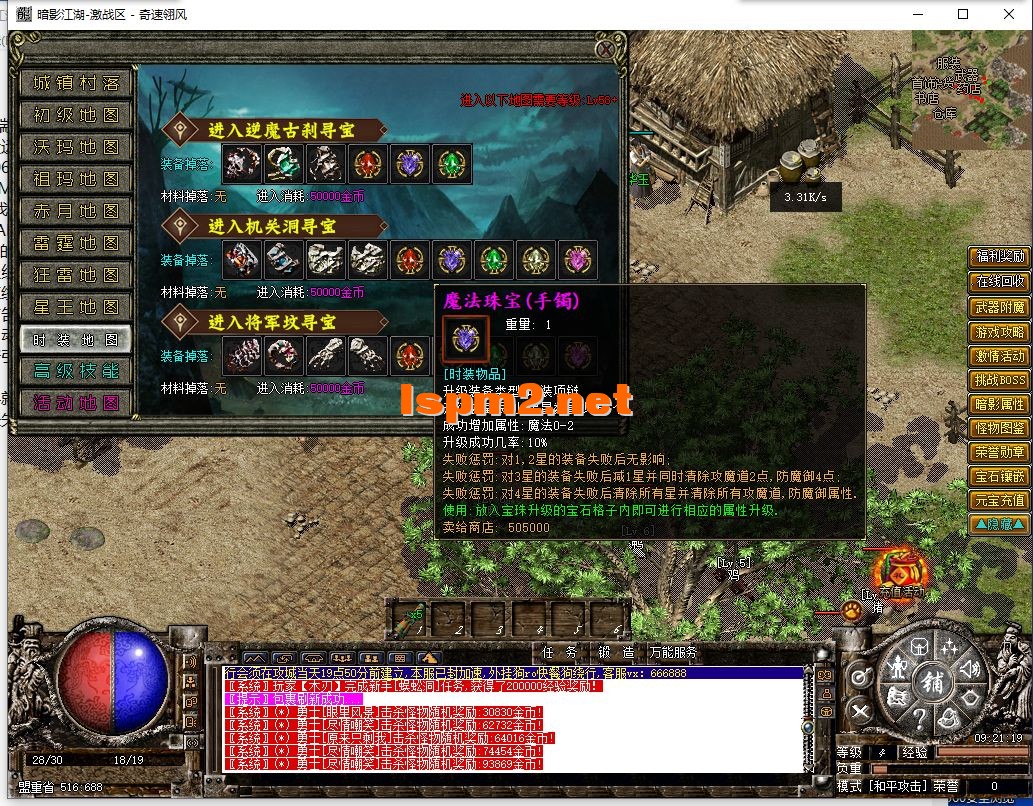Select the 赤月地图 category

[76, 211]
